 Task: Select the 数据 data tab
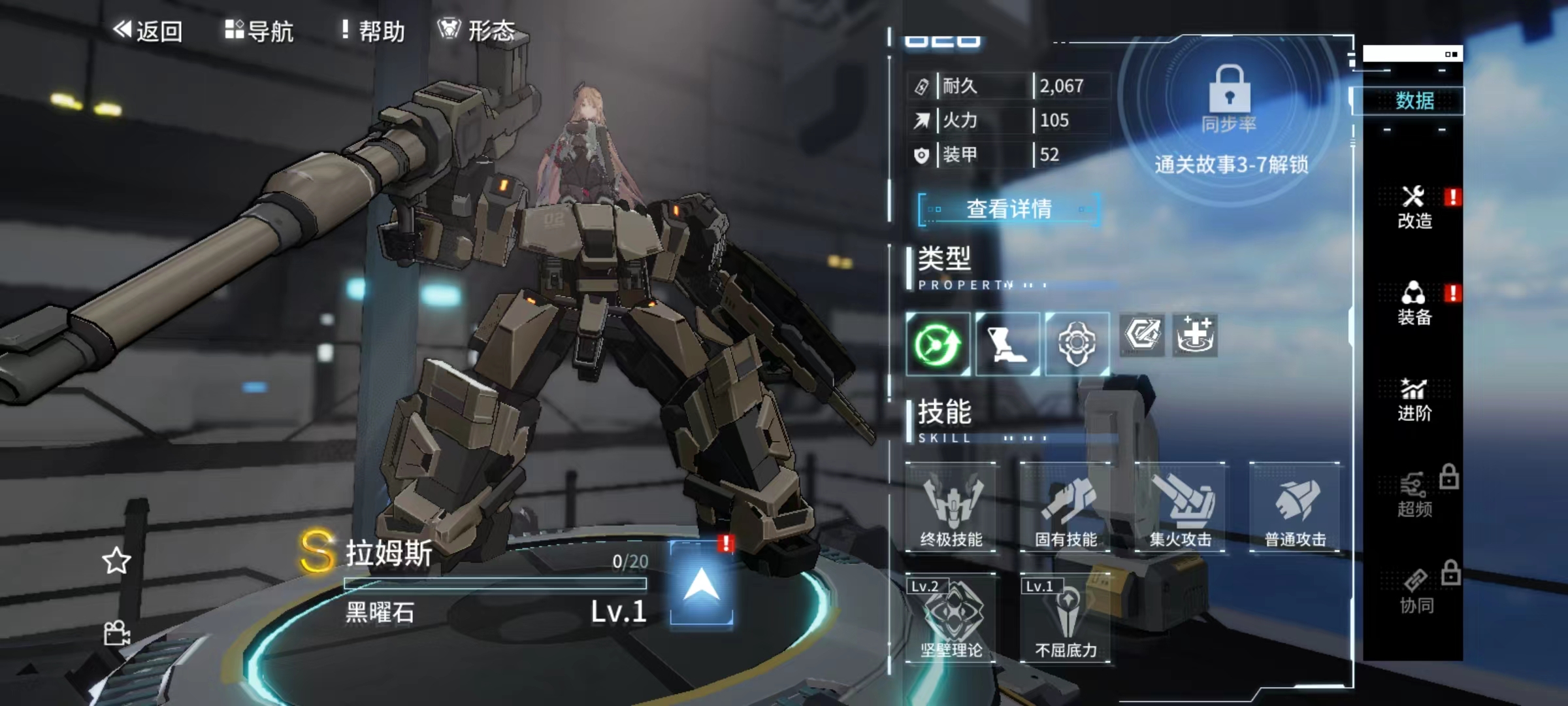(1414, 101)
